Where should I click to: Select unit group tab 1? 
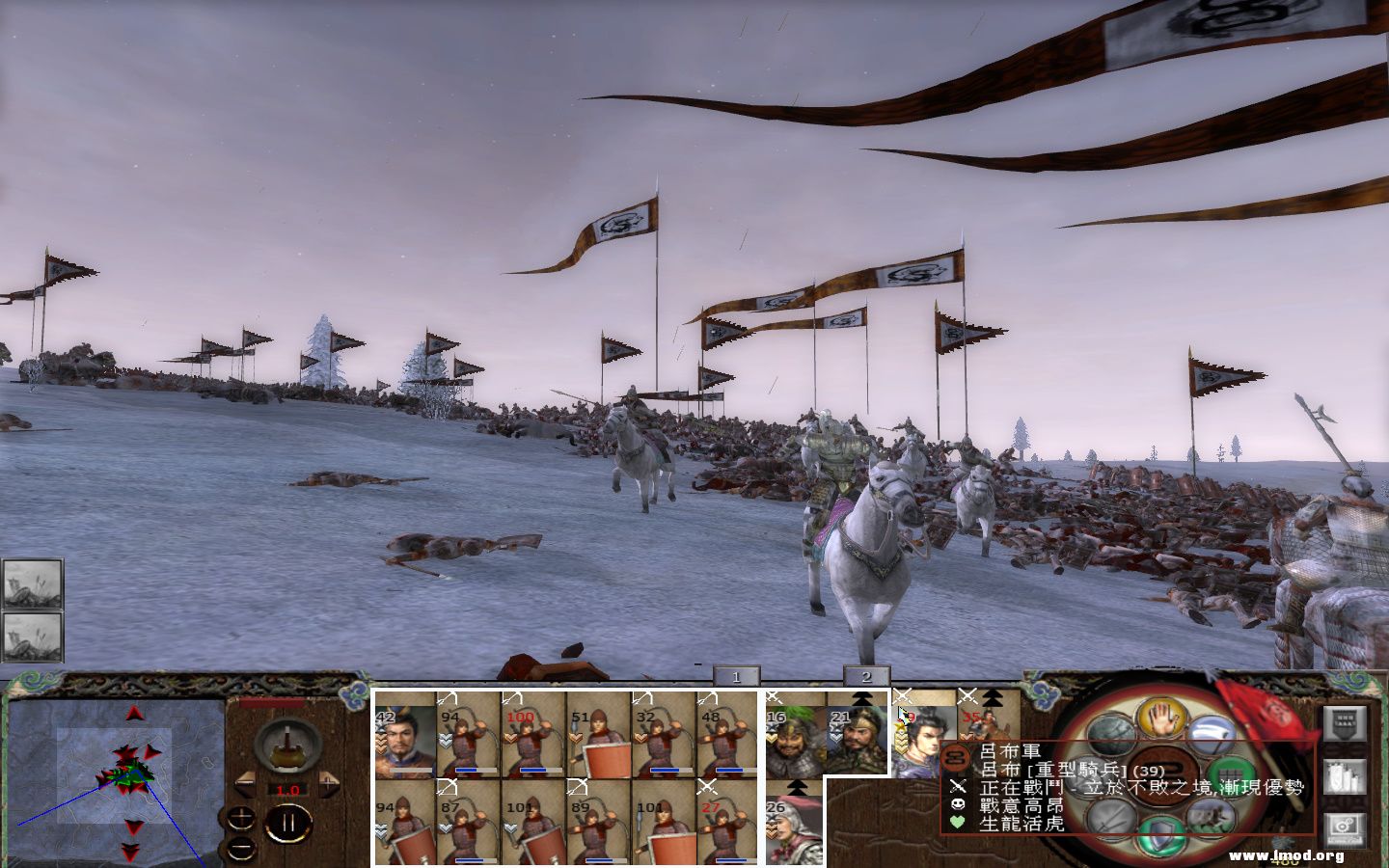click(736, 676)
